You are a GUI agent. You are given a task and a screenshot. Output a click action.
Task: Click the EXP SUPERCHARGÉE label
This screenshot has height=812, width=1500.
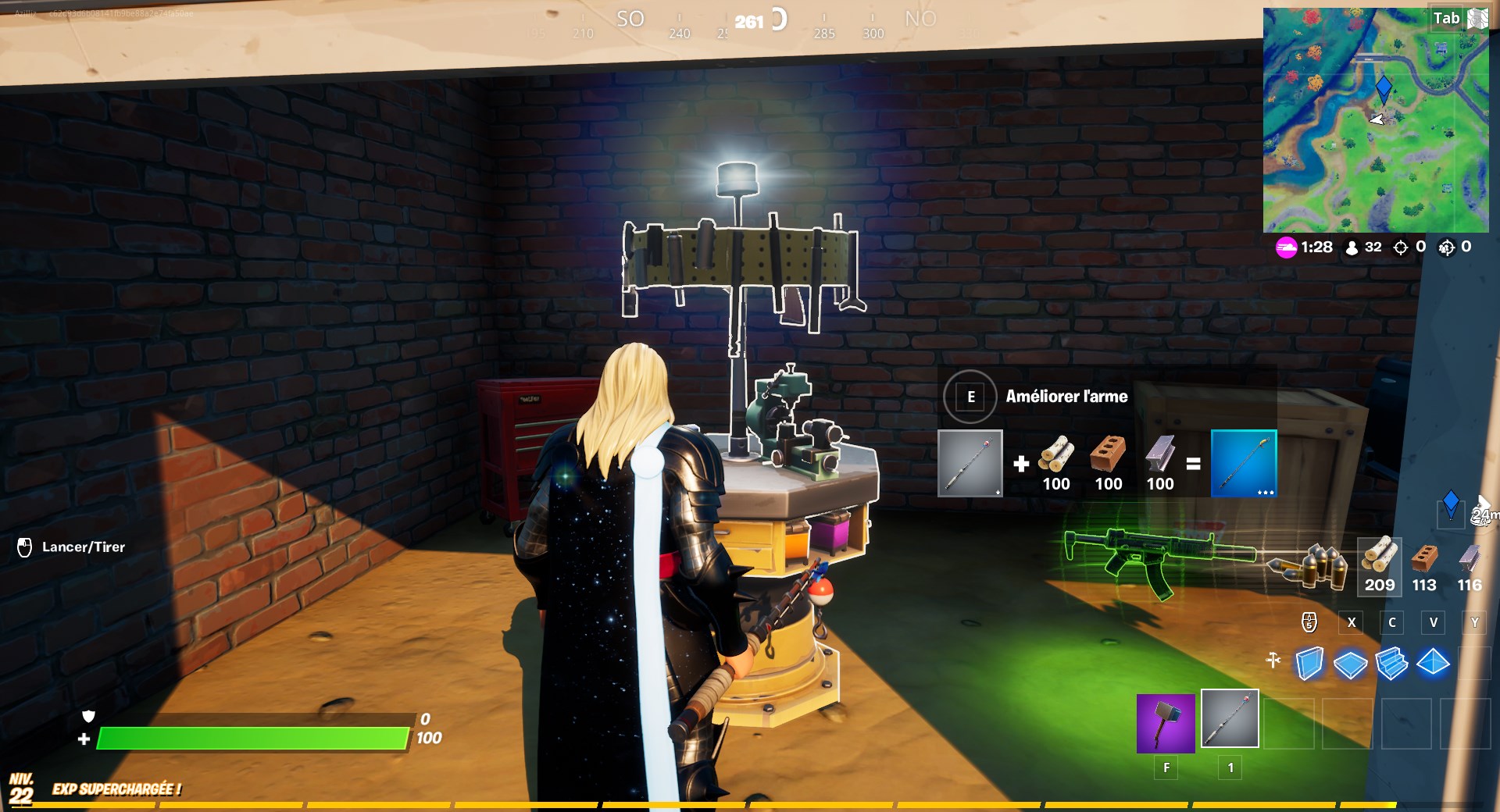(x=116, y=789)
